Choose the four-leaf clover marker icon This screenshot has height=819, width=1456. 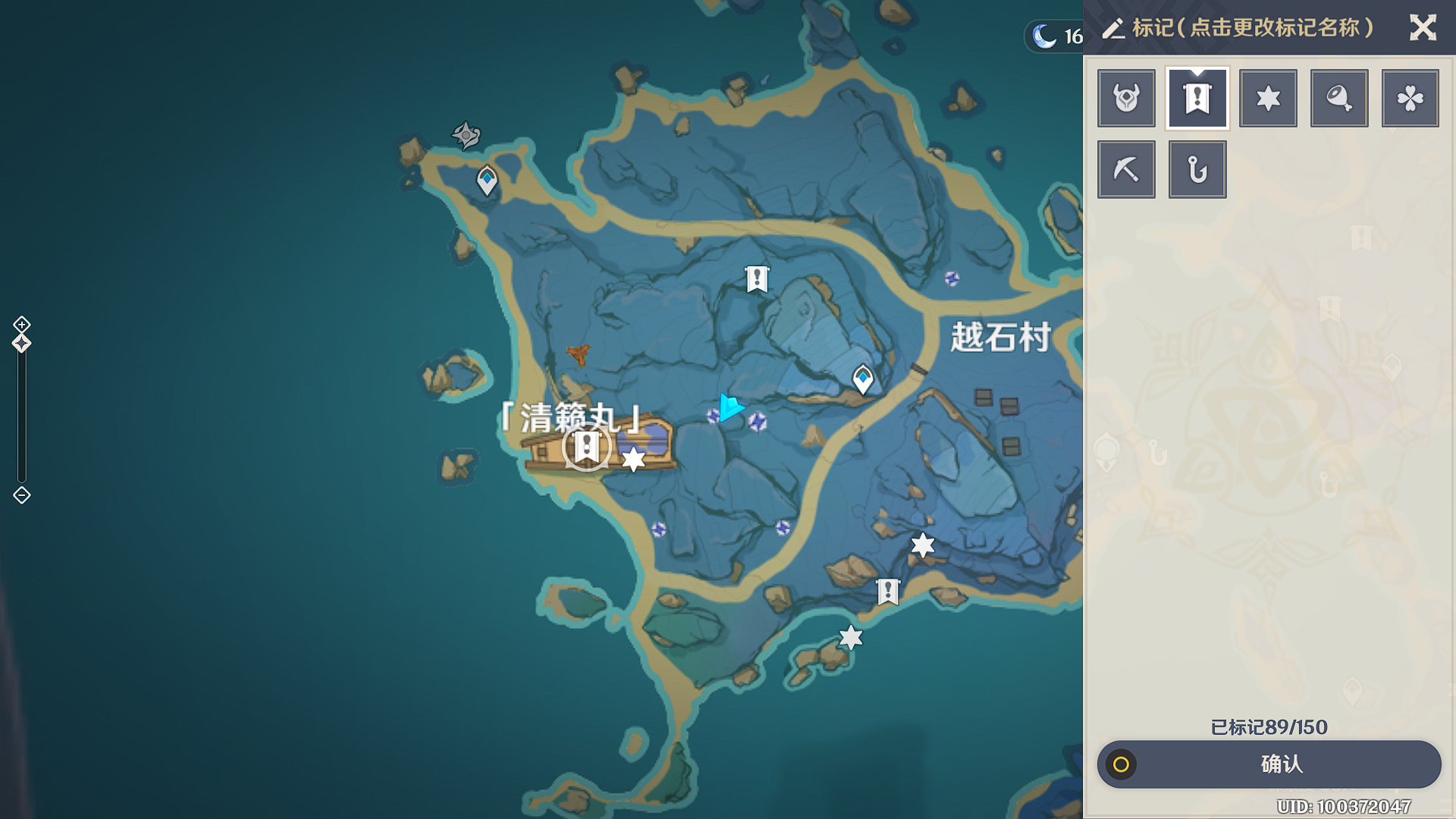tap(1410, 99)
